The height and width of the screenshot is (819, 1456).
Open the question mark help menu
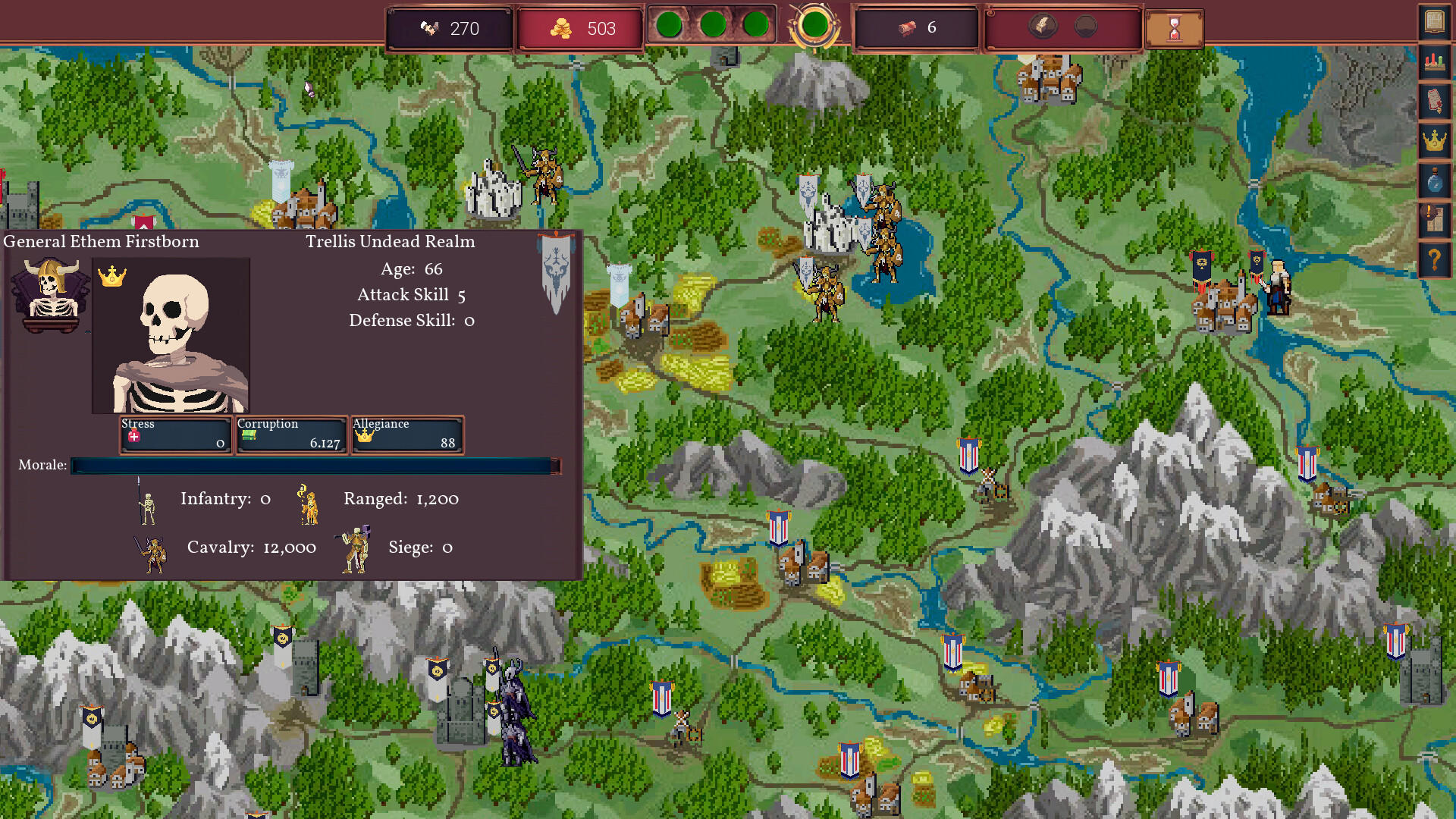pos(1436,259)
